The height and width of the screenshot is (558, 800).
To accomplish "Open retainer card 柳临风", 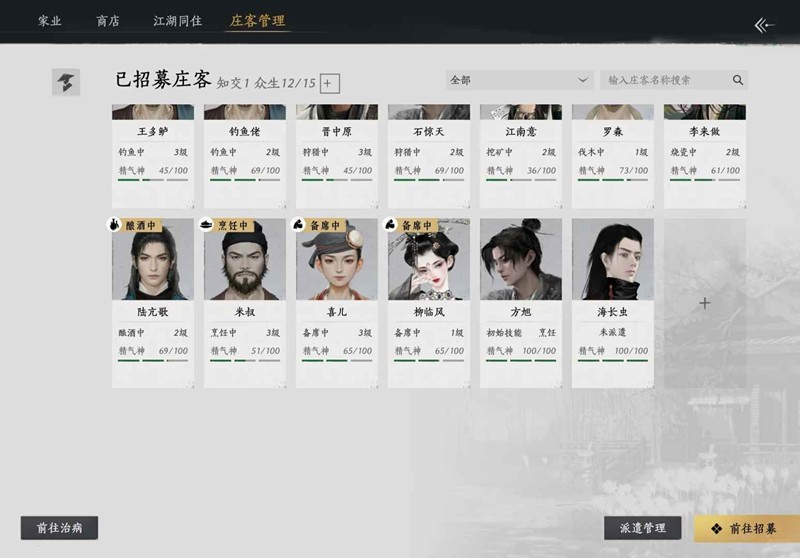I will 429,300.
